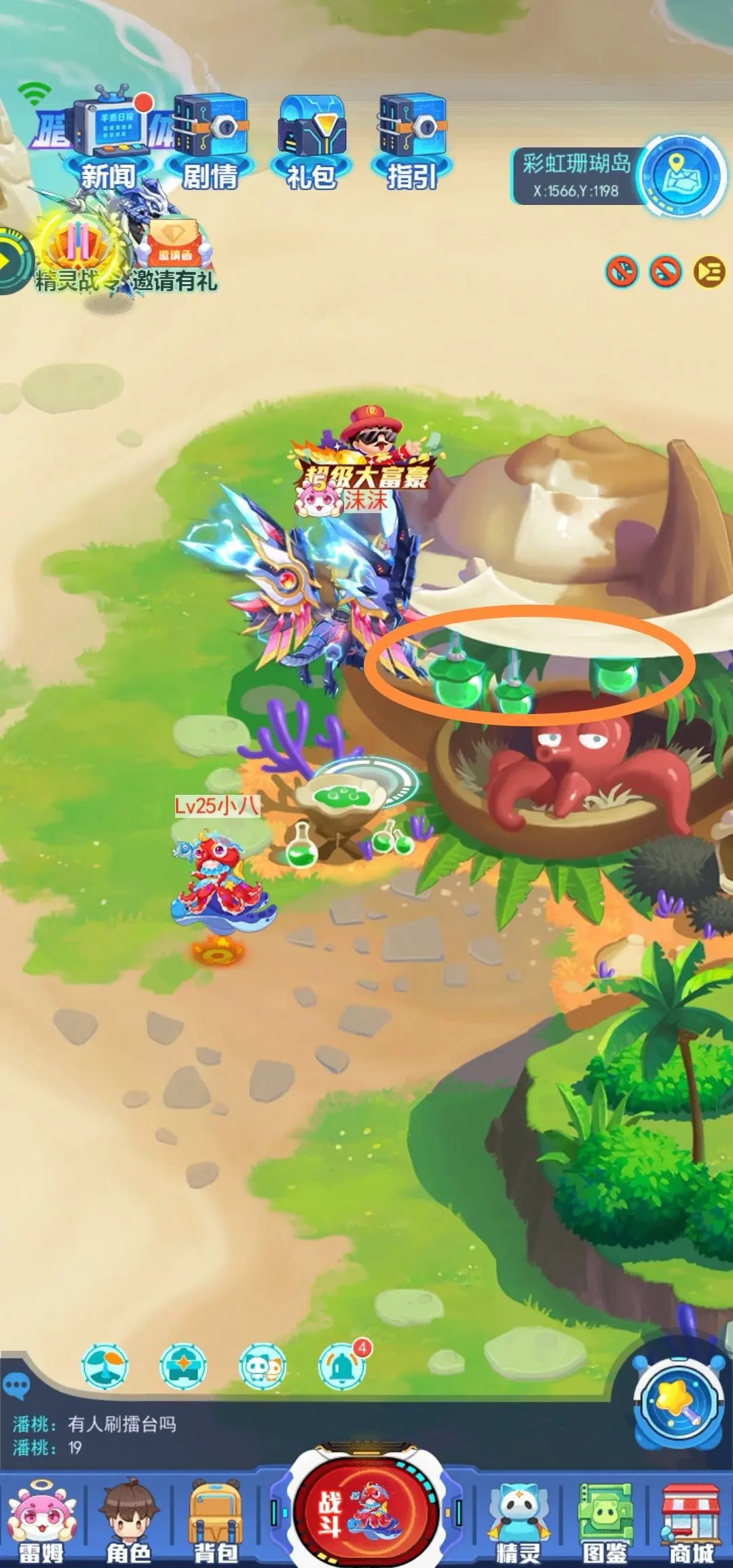733x1568 pixels.
Task: Open the 背包 backpack
Action: (x=216, y=1524)
